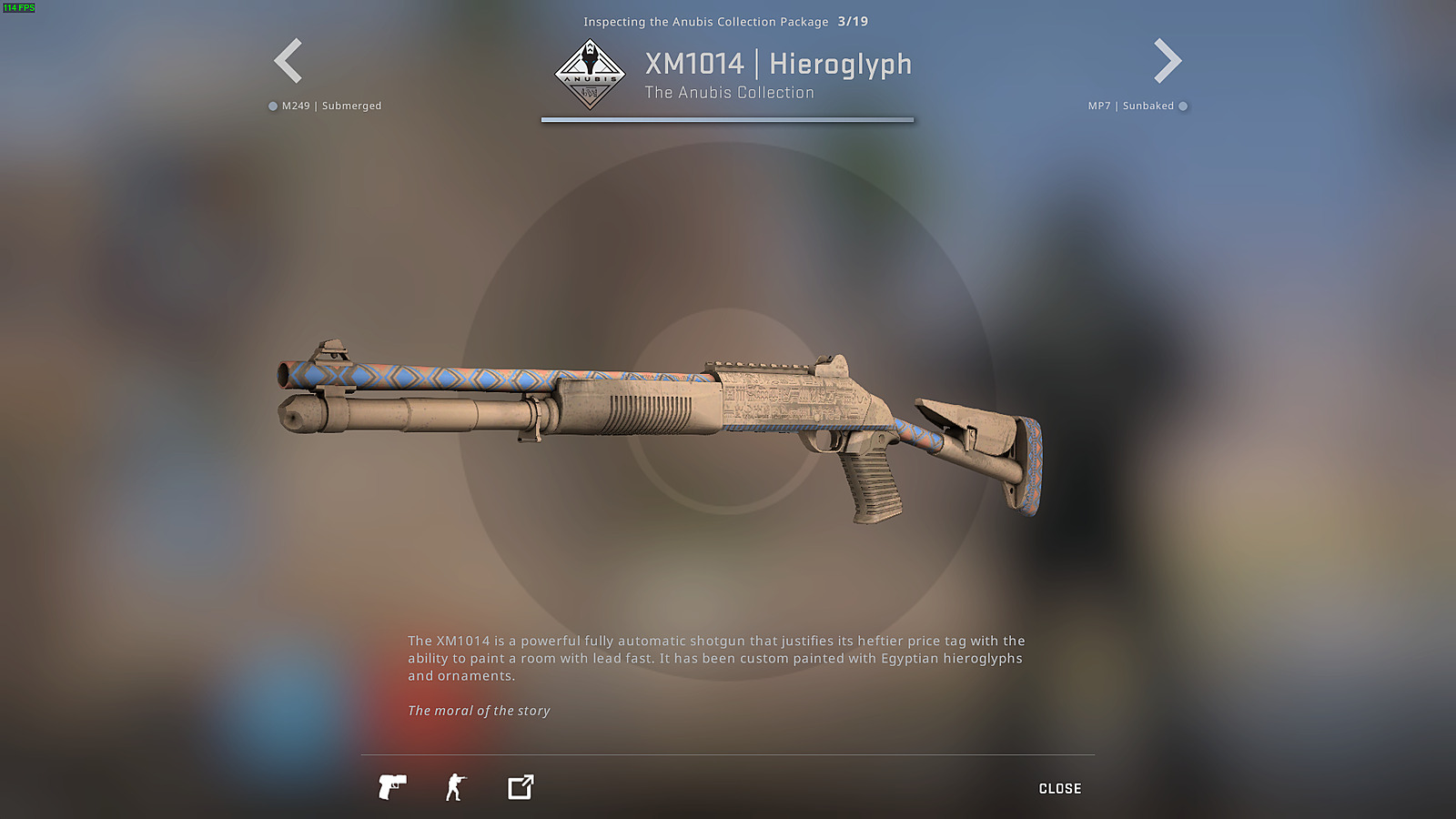Image resolution: width=1456 pixels, height=819 pixels.
Task: Click the right chevron toward MP7 Sunbaked
Action: coord(1168,60)
